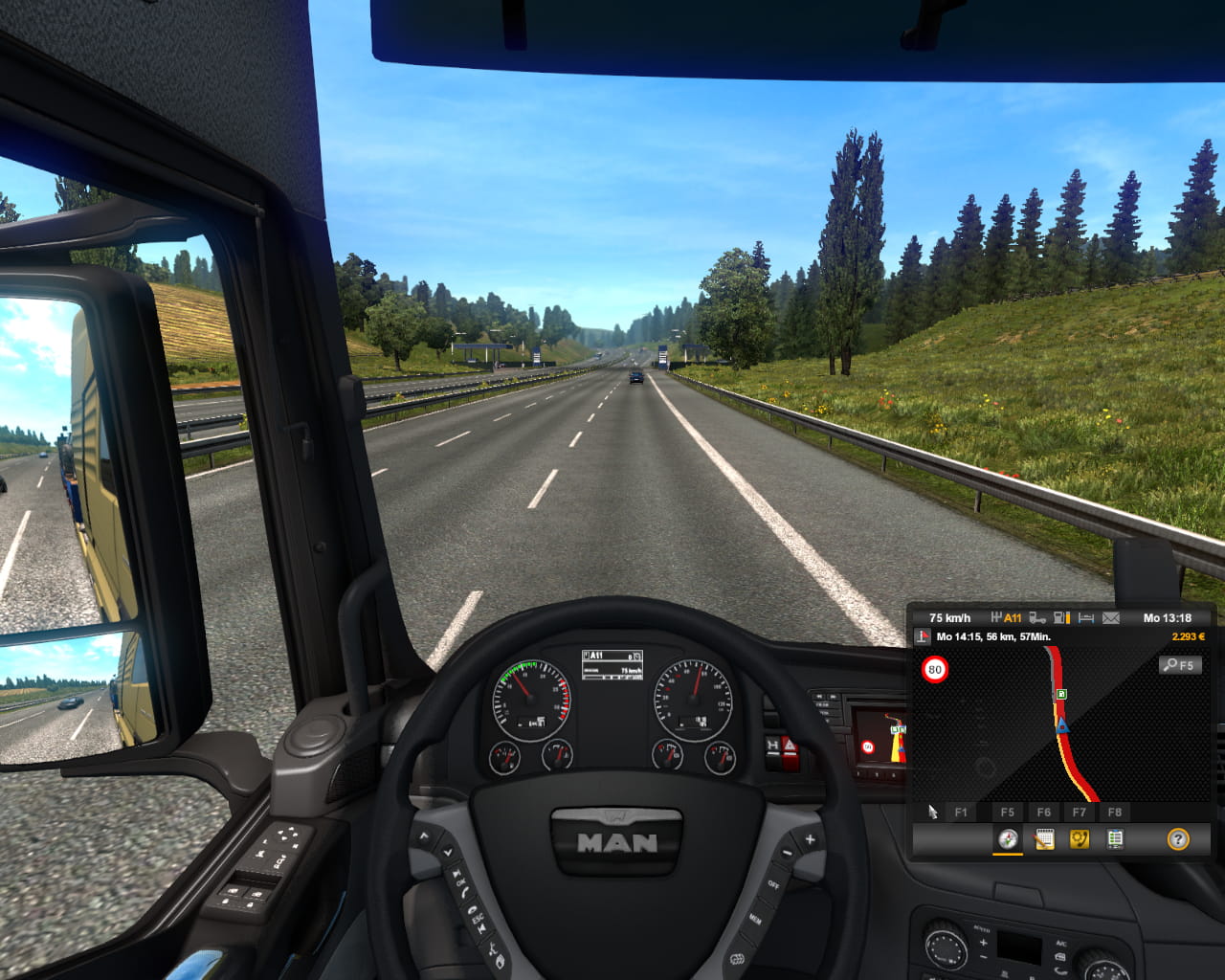Click the red destination flag icon
This screenshot has width=1225, height=980.
click(923, 636)
